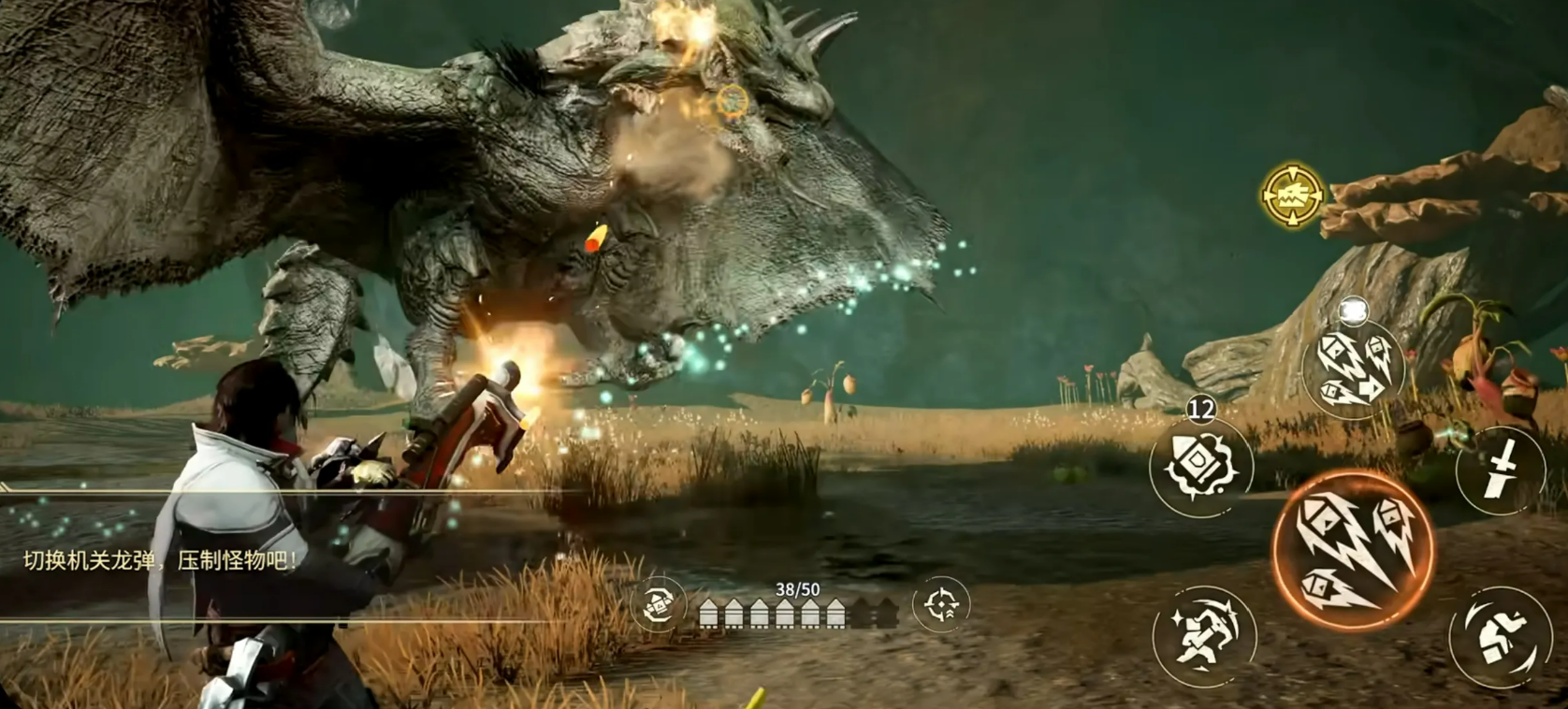Switch ammo type with the reload-arrows icon
Screen dimensions: 1568x709
tap(659, 603)
